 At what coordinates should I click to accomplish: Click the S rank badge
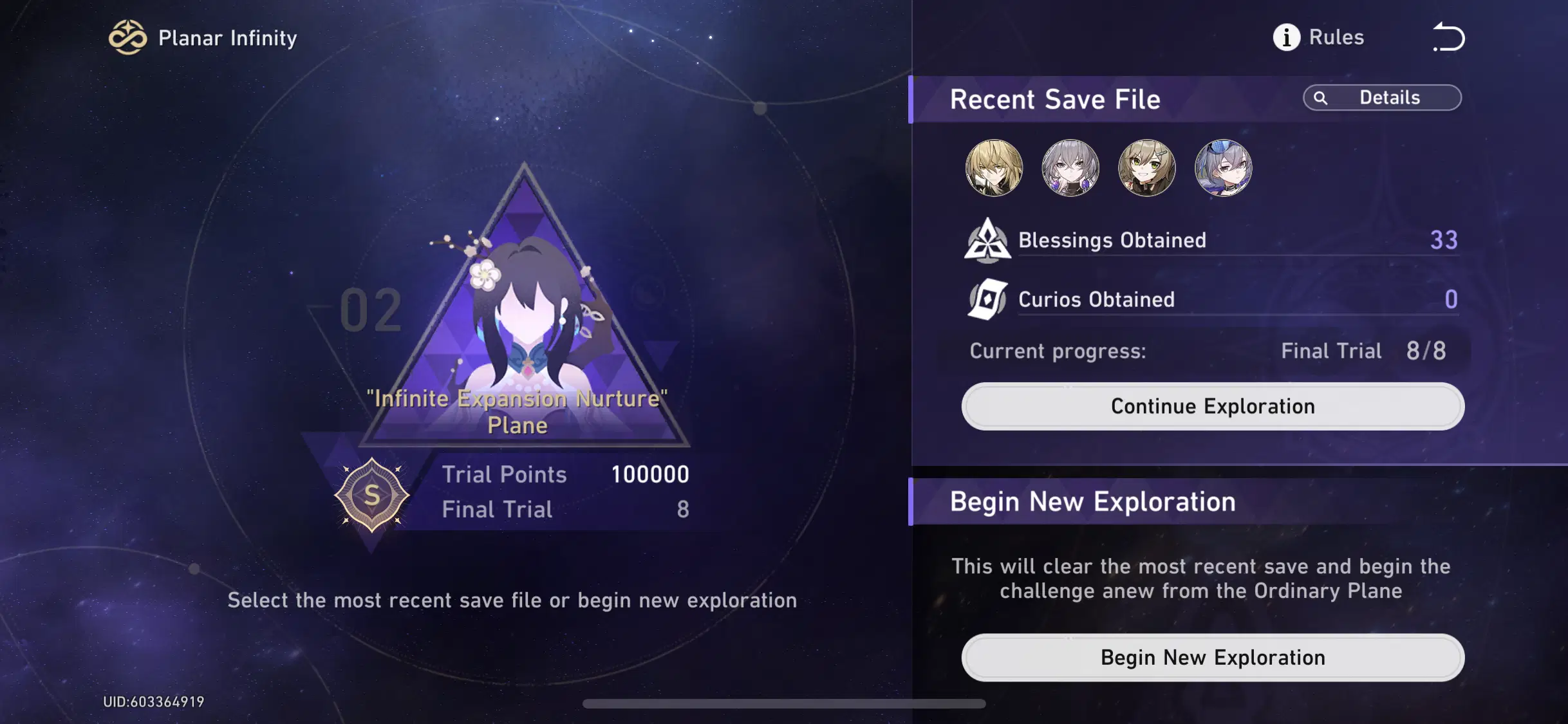click(x=371, y=494)
